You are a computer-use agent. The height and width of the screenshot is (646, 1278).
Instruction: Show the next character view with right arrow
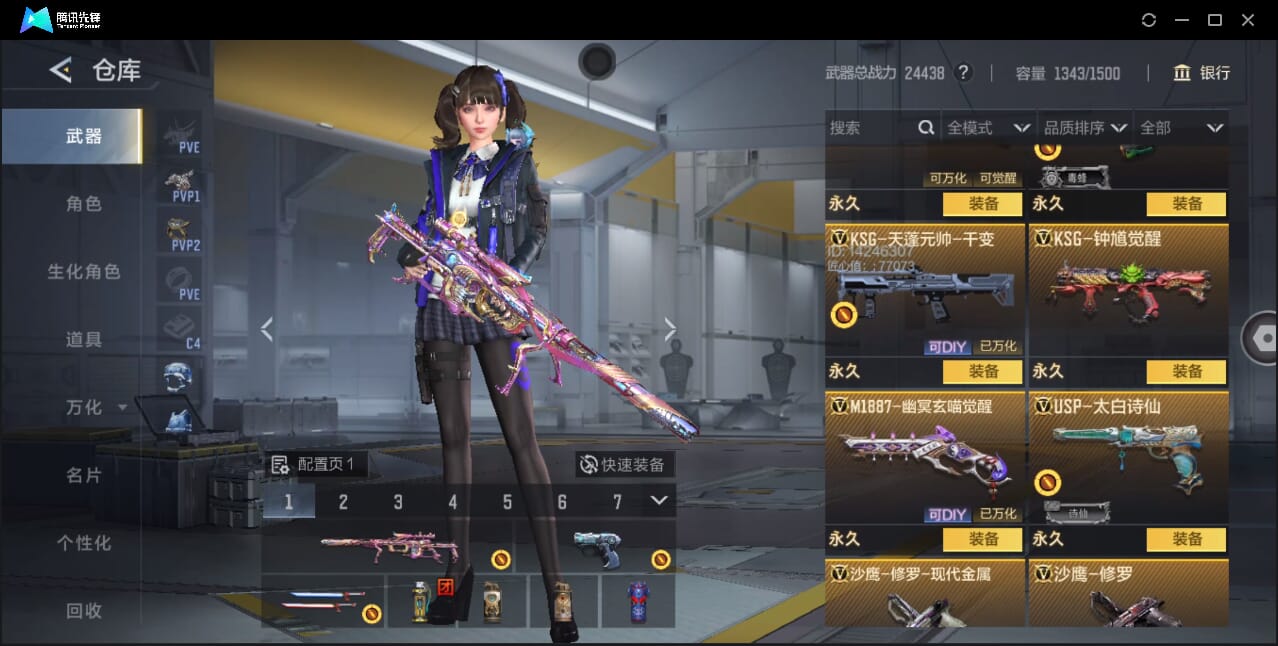point(670,329)
